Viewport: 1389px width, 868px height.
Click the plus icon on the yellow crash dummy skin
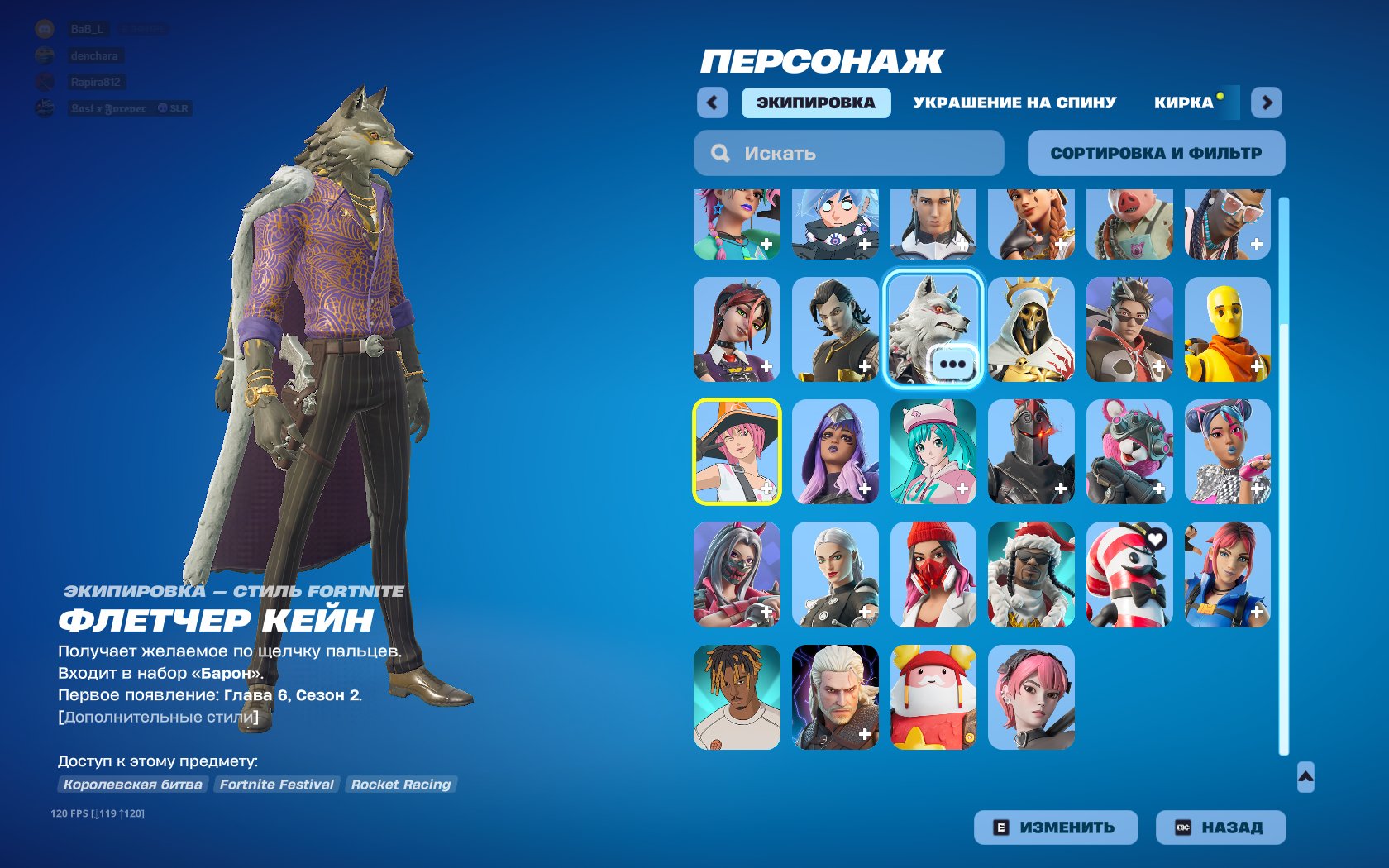coord(1255,366)
